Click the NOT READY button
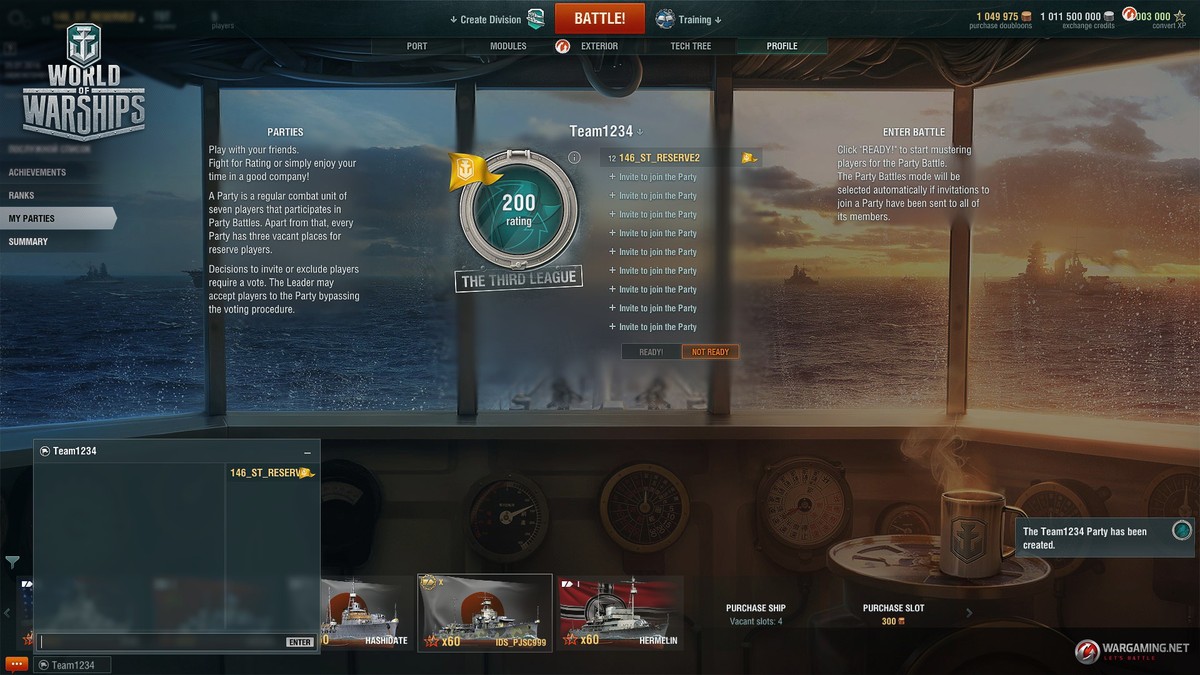Screen dimensions: 1200x675 click(711, 352)
